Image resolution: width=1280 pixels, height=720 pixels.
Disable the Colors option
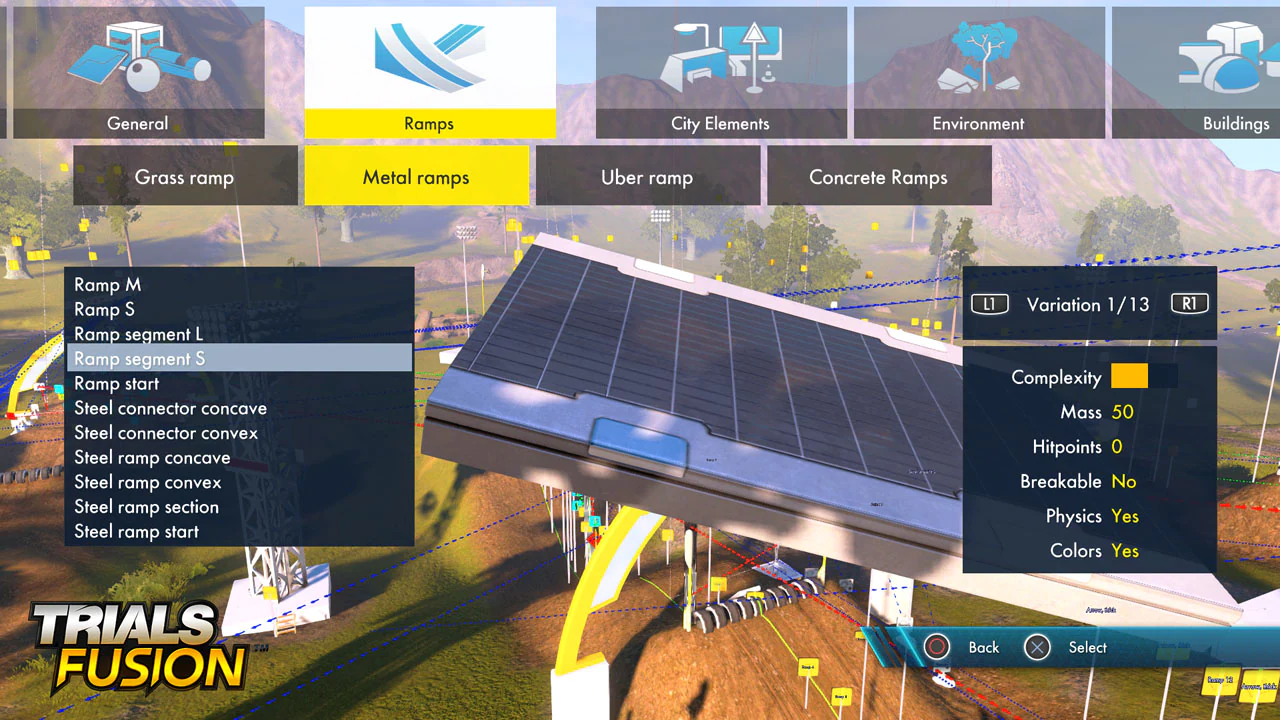click(1125, 551)
